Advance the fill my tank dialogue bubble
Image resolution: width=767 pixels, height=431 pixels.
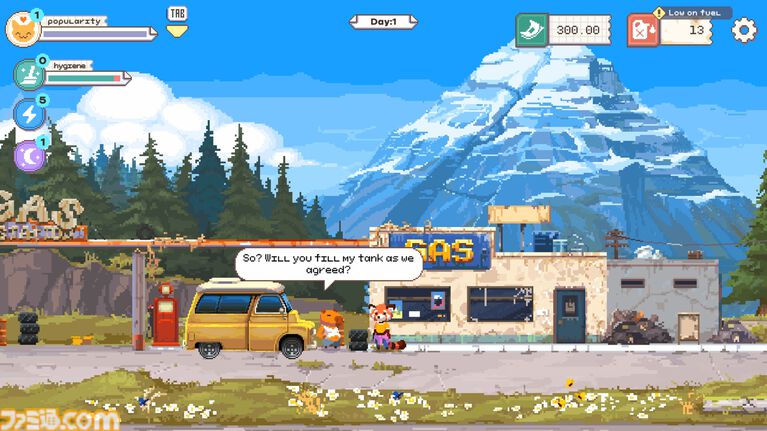[329, 264]
